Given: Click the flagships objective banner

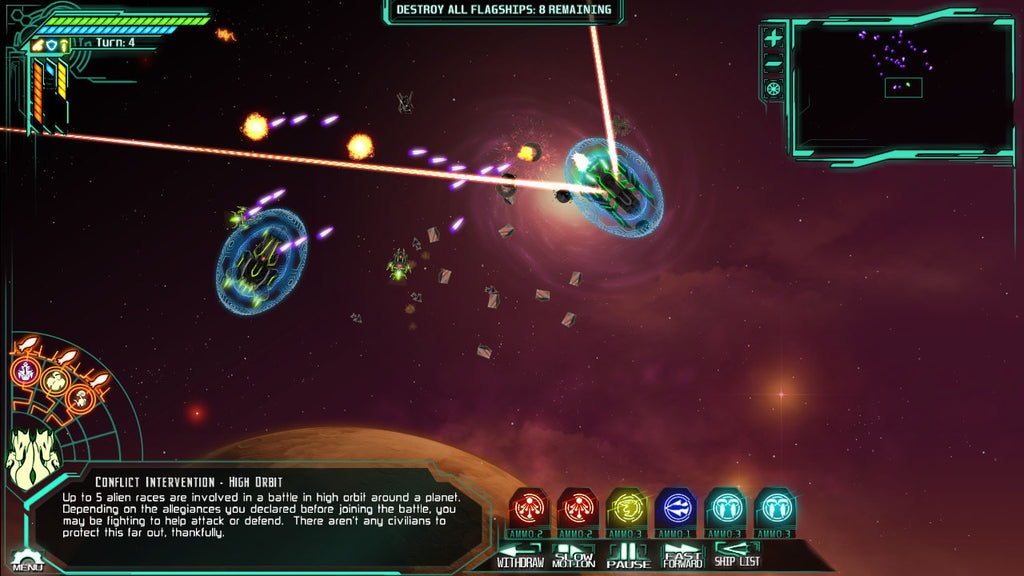Looking at the screenshot, I should [x=503, y=11].
